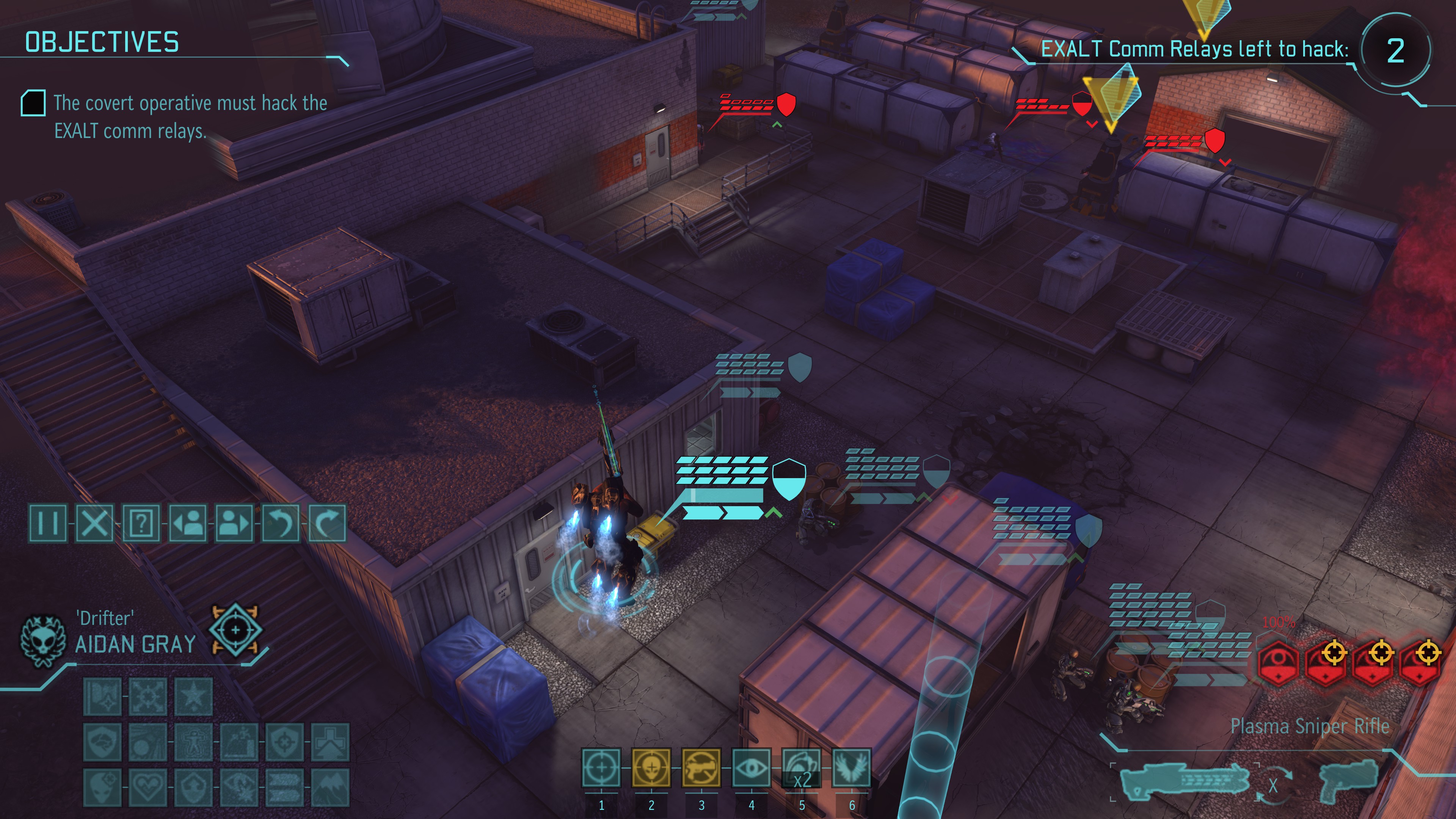Select the heart perk icon
1456x819 pixels.
pos(148,787)
